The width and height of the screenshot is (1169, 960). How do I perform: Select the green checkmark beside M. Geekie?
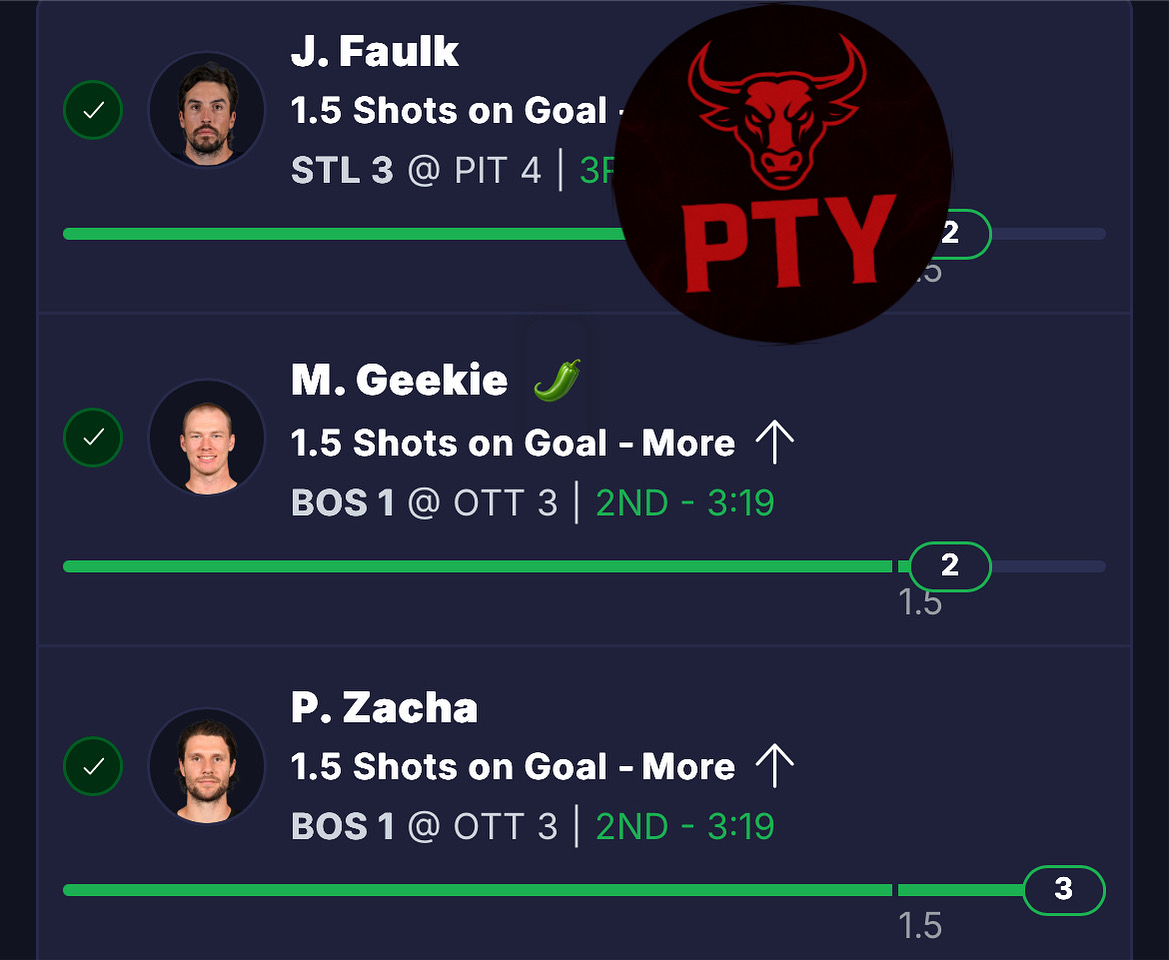[x=93, y=438]
